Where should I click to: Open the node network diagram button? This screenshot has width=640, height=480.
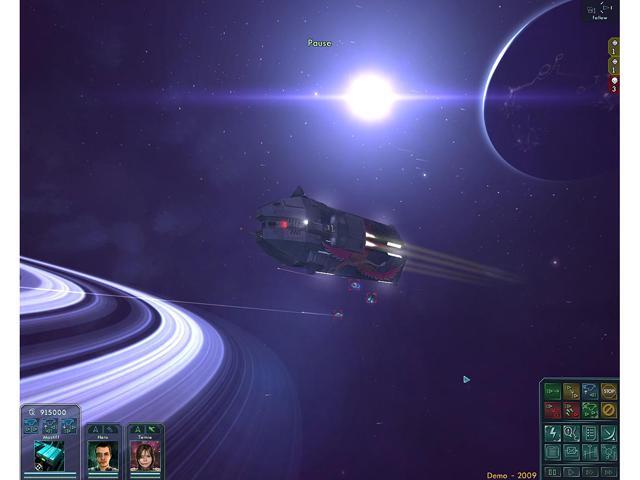pyautogui.click(x=609, y=452)
